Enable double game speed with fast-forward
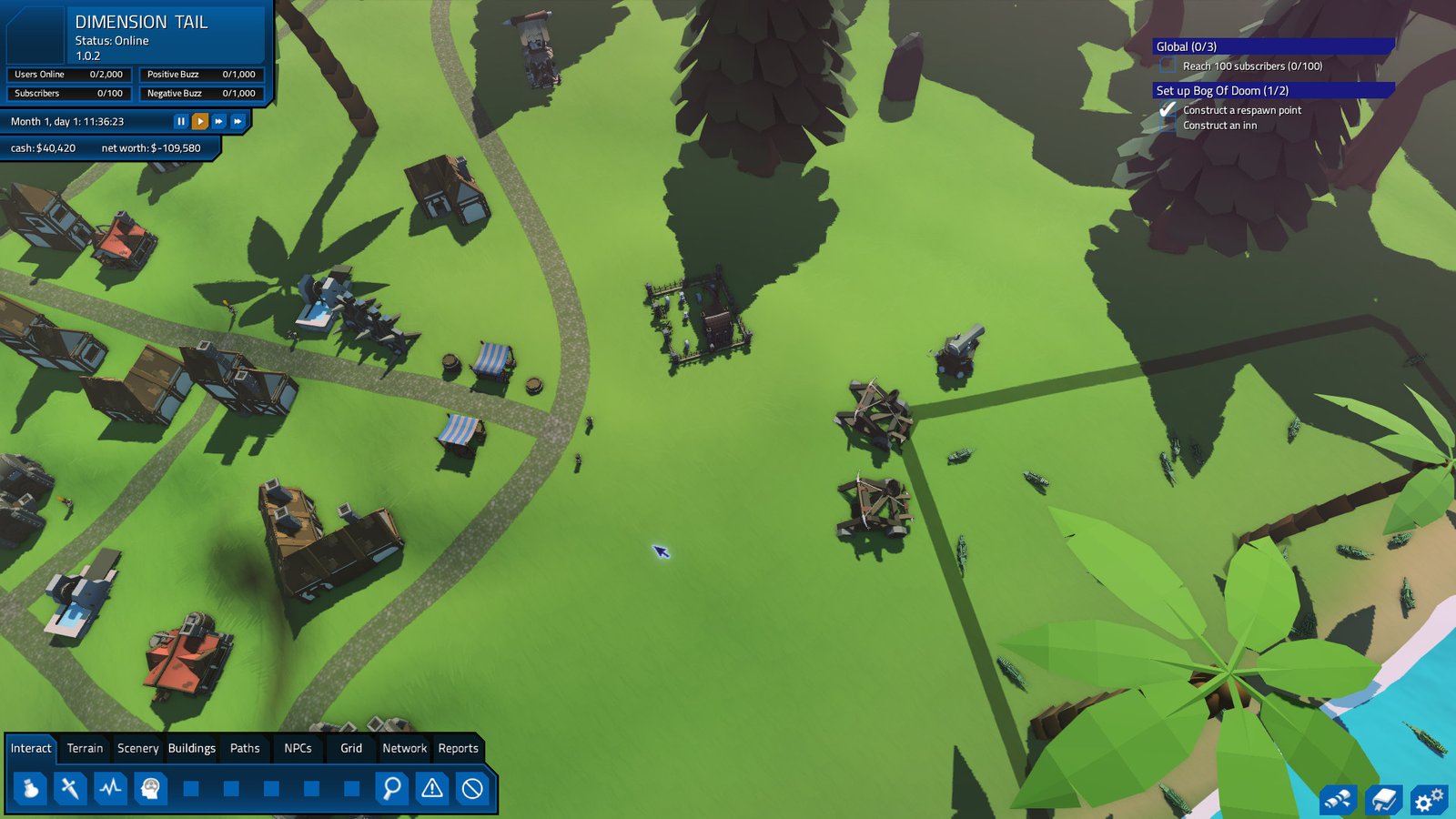 (219, 121)
